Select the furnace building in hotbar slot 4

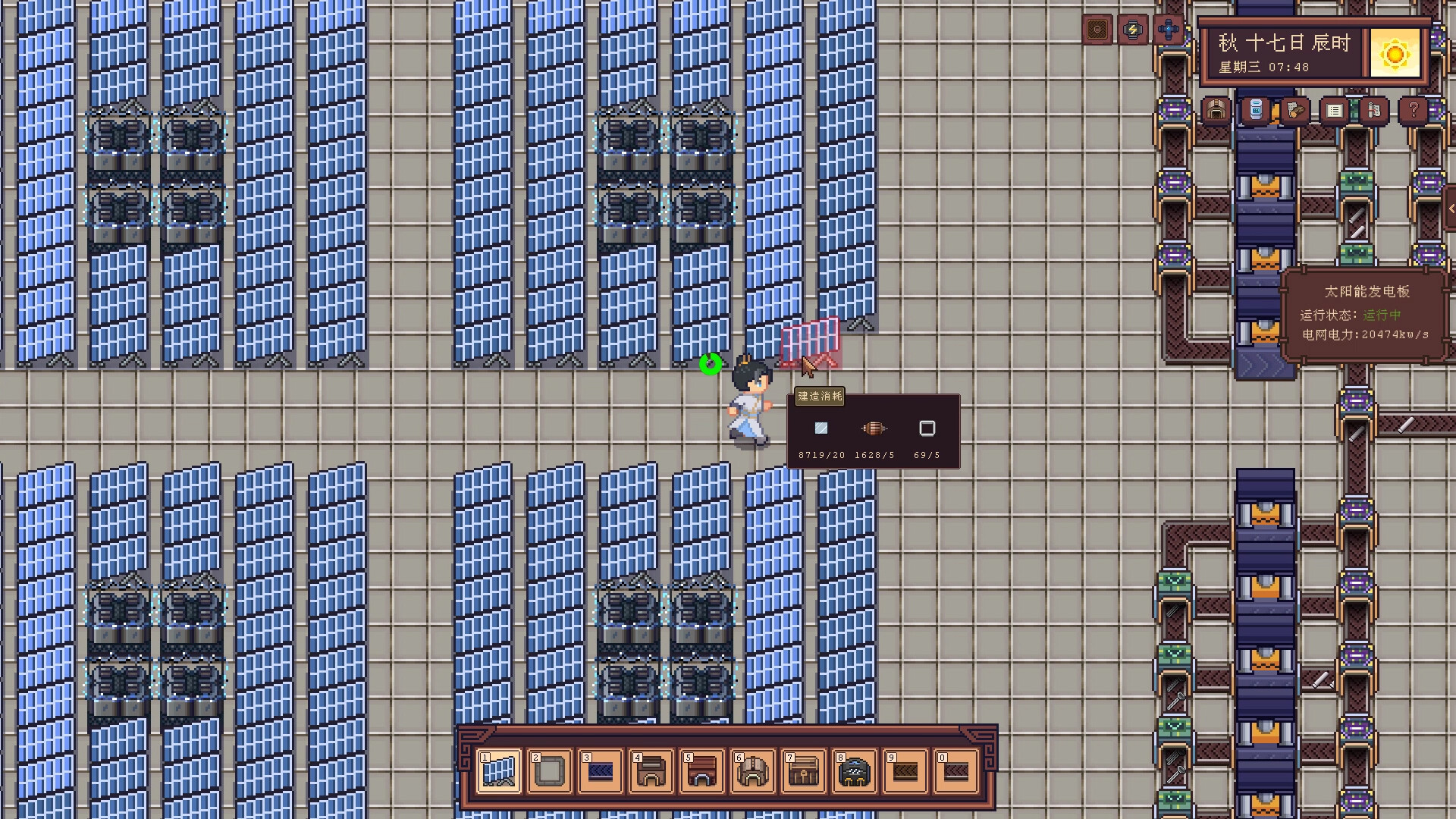pyautogui.click(x=651, y=770)
